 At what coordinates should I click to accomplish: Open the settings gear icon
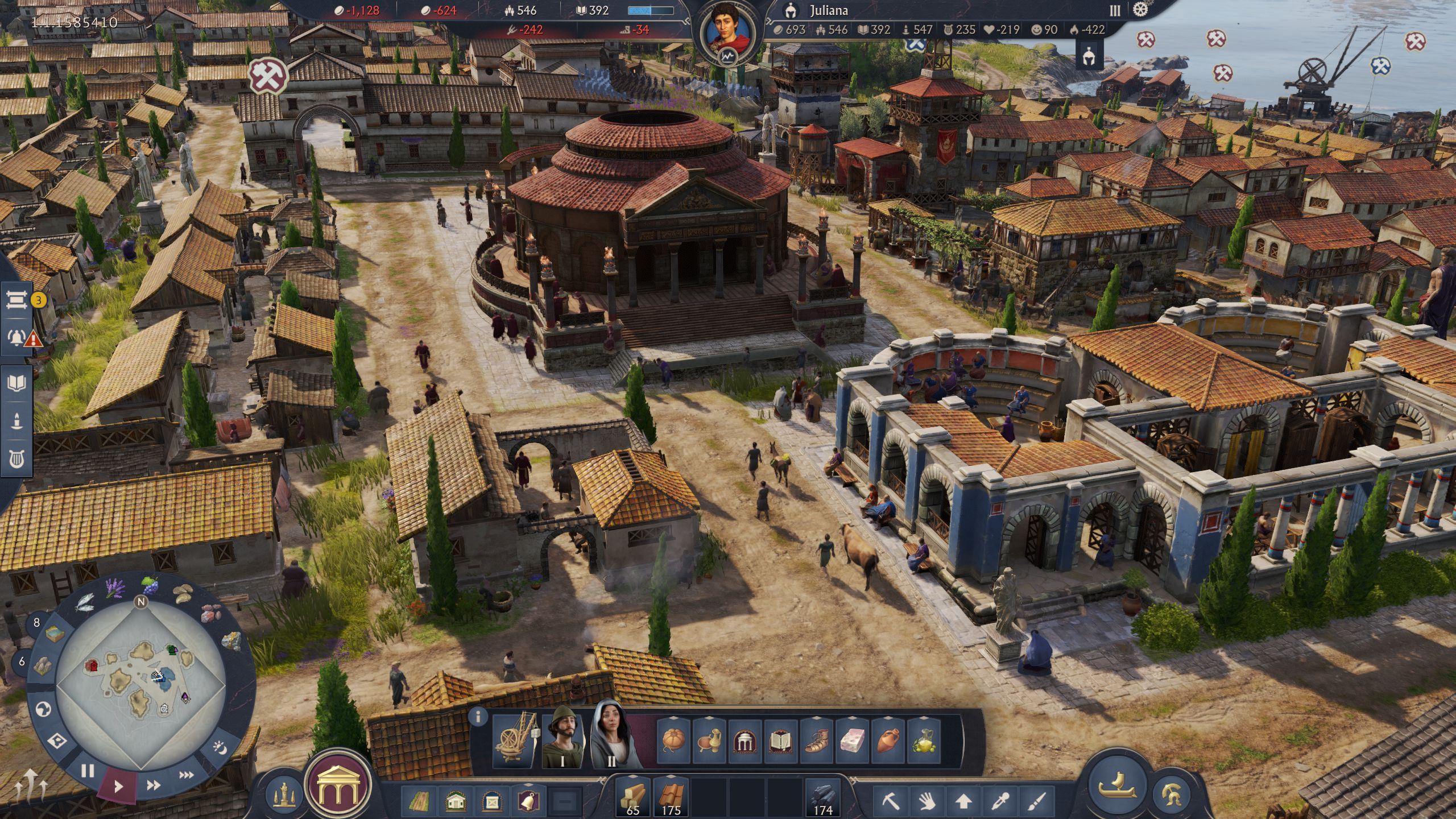click(x=1140, y=10)
